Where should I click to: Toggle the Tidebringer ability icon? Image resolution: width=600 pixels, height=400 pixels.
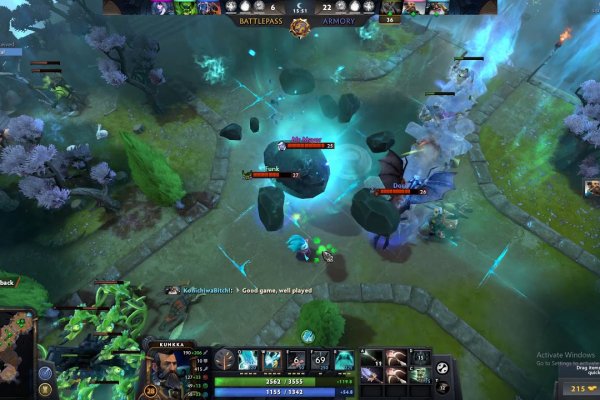point(272,360)
